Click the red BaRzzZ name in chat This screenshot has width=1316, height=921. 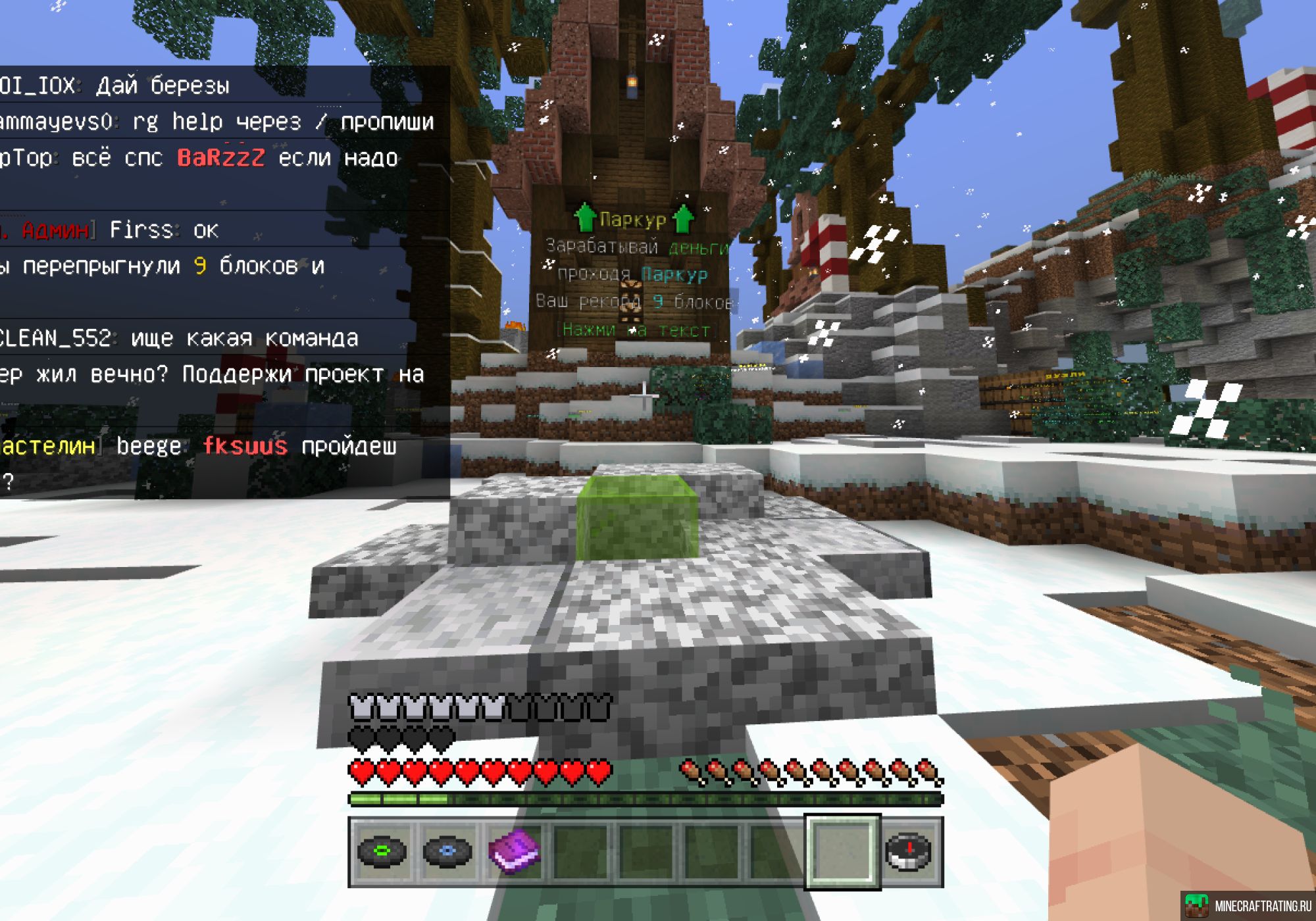tap(221, 158)
